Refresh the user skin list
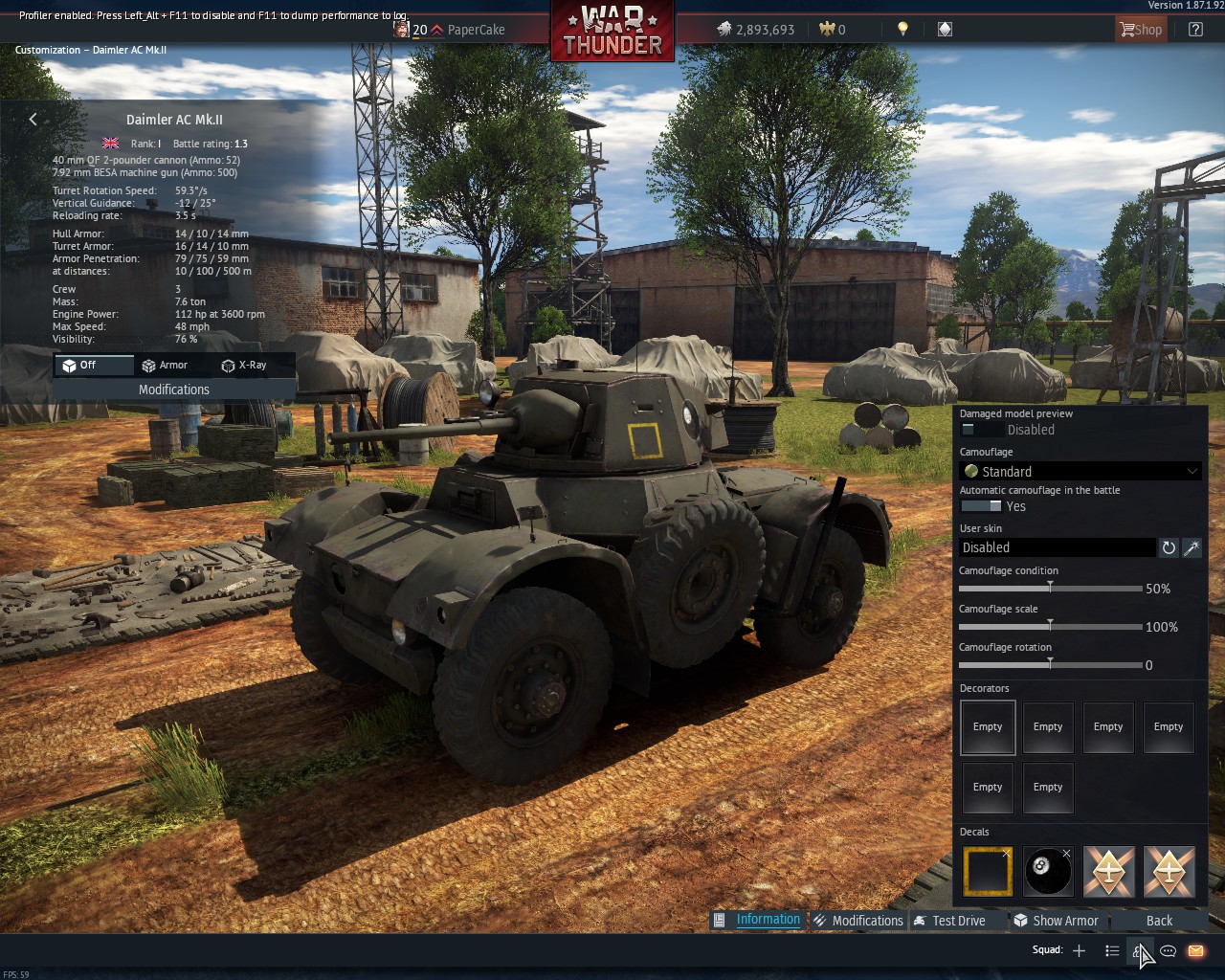The width and height of the screenshot is (1225, 980). click(x=1169, y=547)
